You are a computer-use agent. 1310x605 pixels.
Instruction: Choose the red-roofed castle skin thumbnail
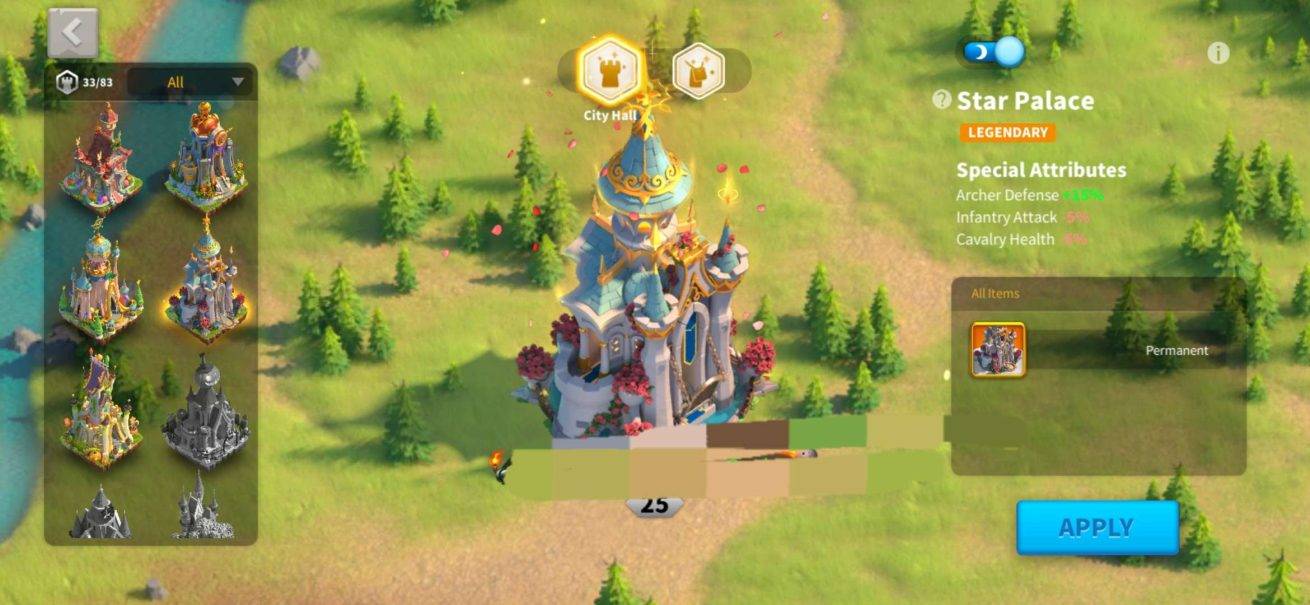[100, 155]
